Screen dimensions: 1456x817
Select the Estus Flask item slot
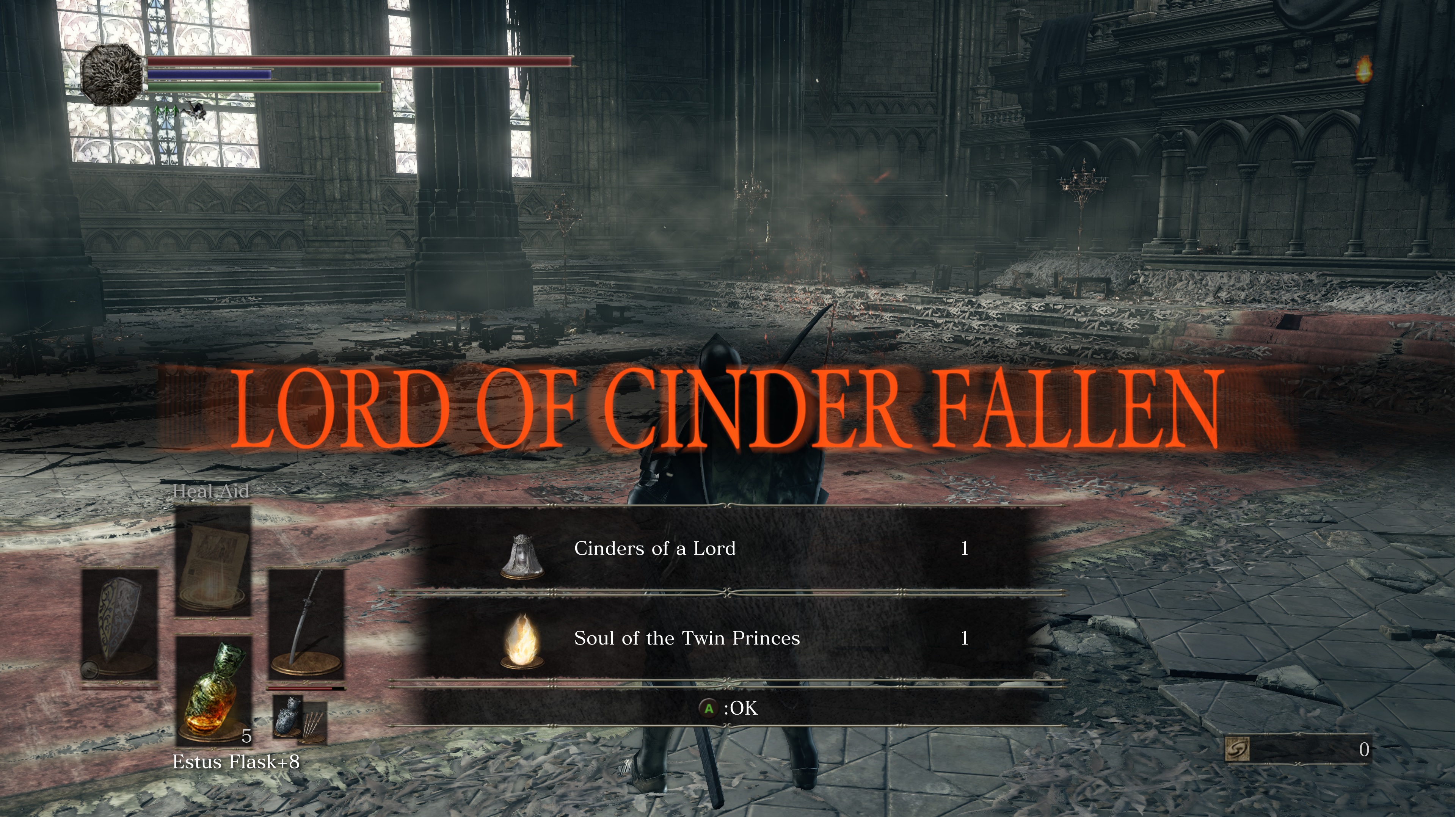click(213, 688)
